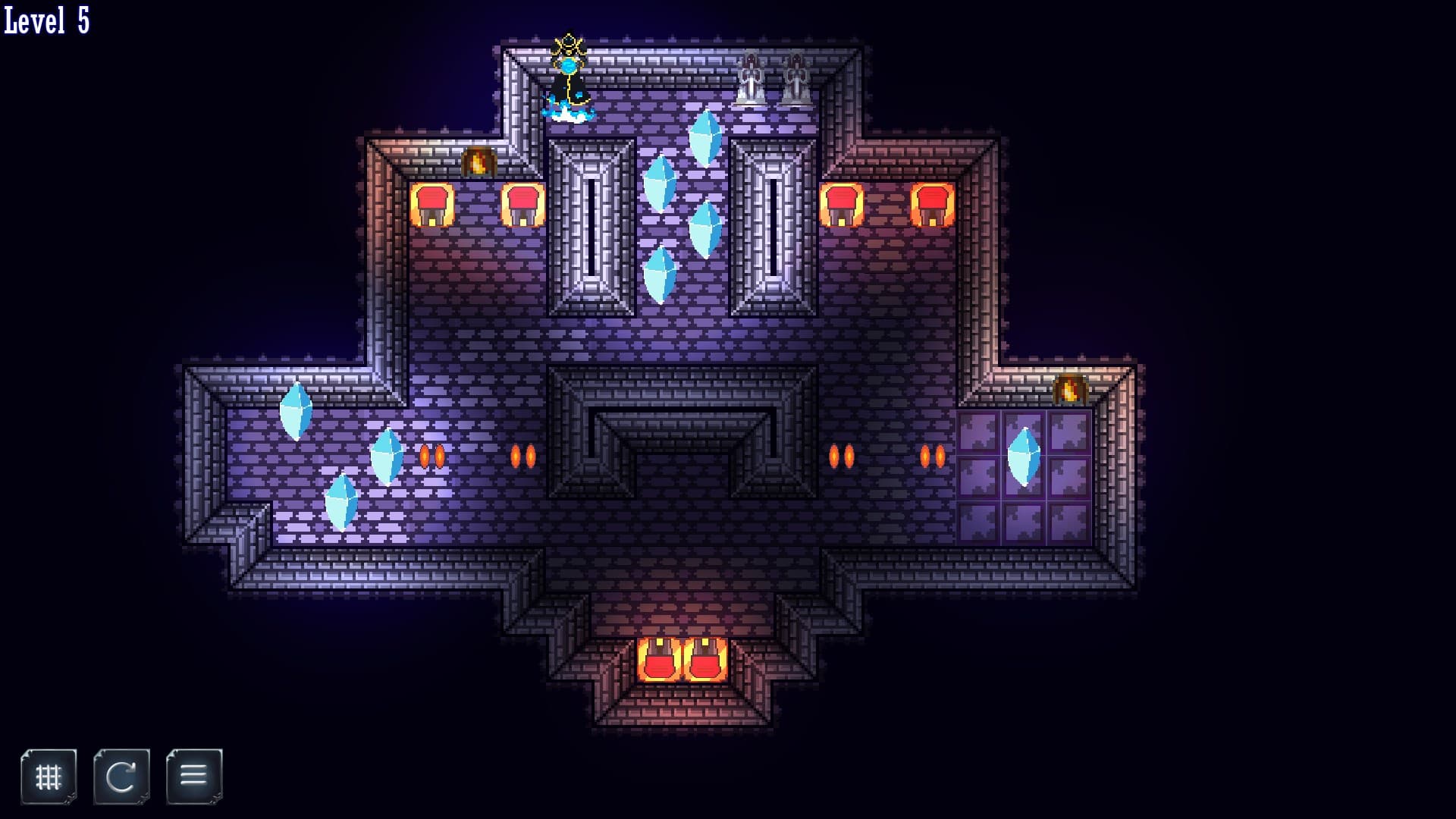
Task: Select the grid overlay icon
Action: (49, 775)
